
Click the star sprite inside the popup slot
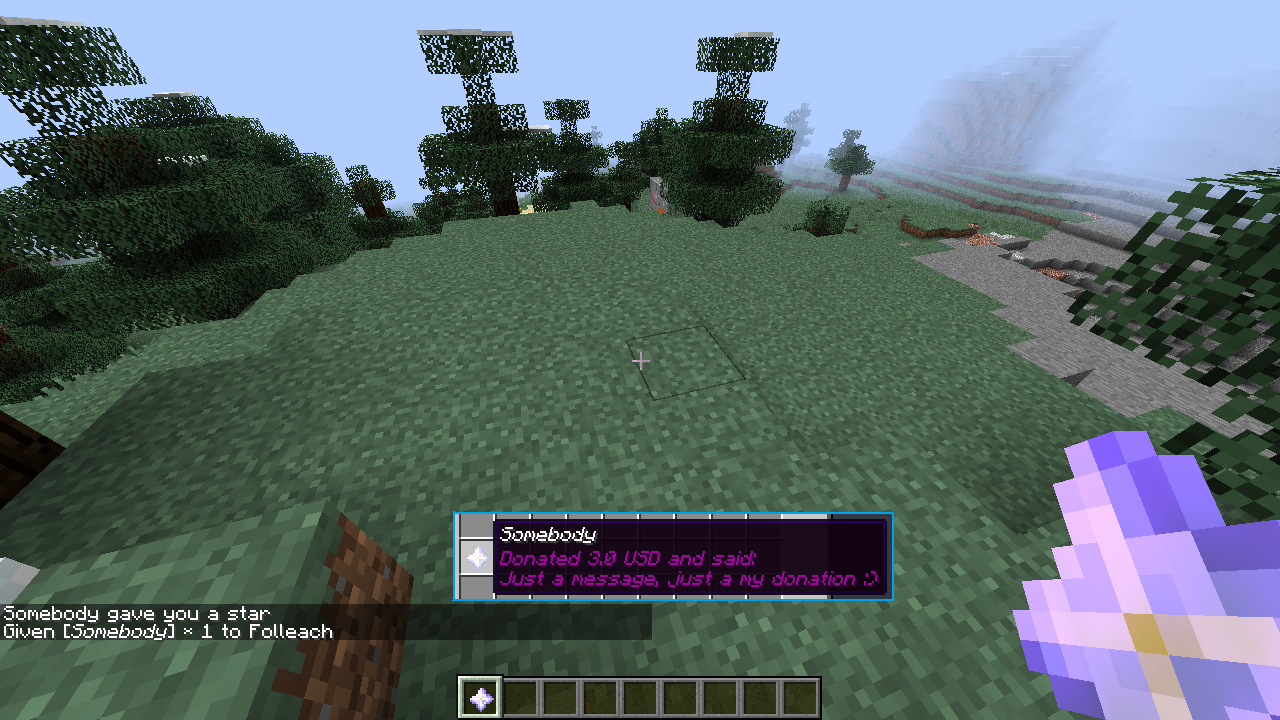[x=477, y=557]
